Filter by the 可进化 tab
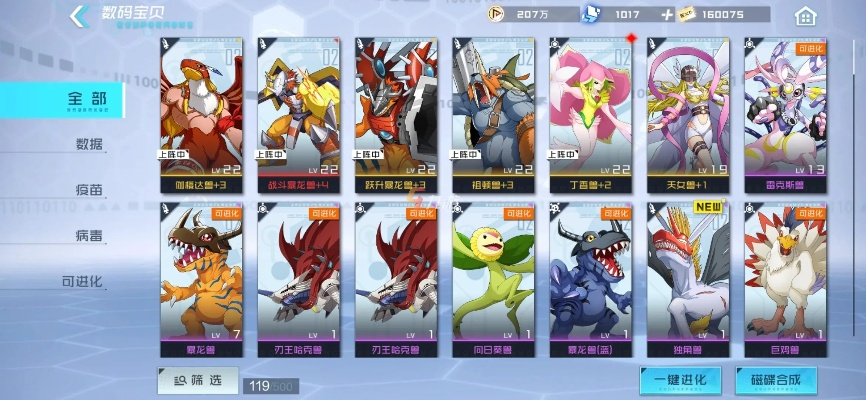This screenshot has width=866, height=400. tap(83, 281)
